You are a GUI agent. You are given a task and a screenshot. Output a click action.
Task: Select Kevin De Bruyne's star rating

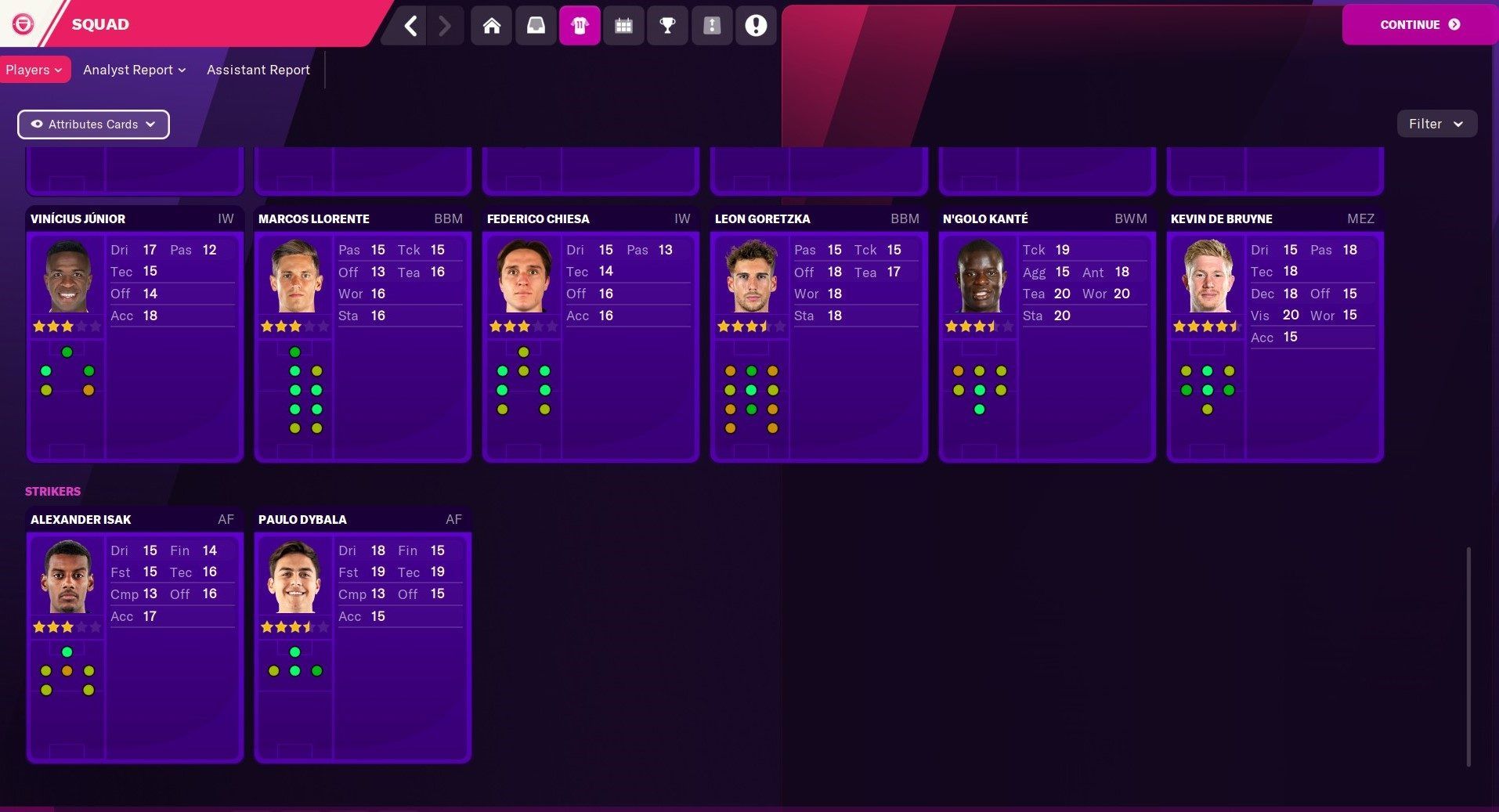(x=1206, y=326)
